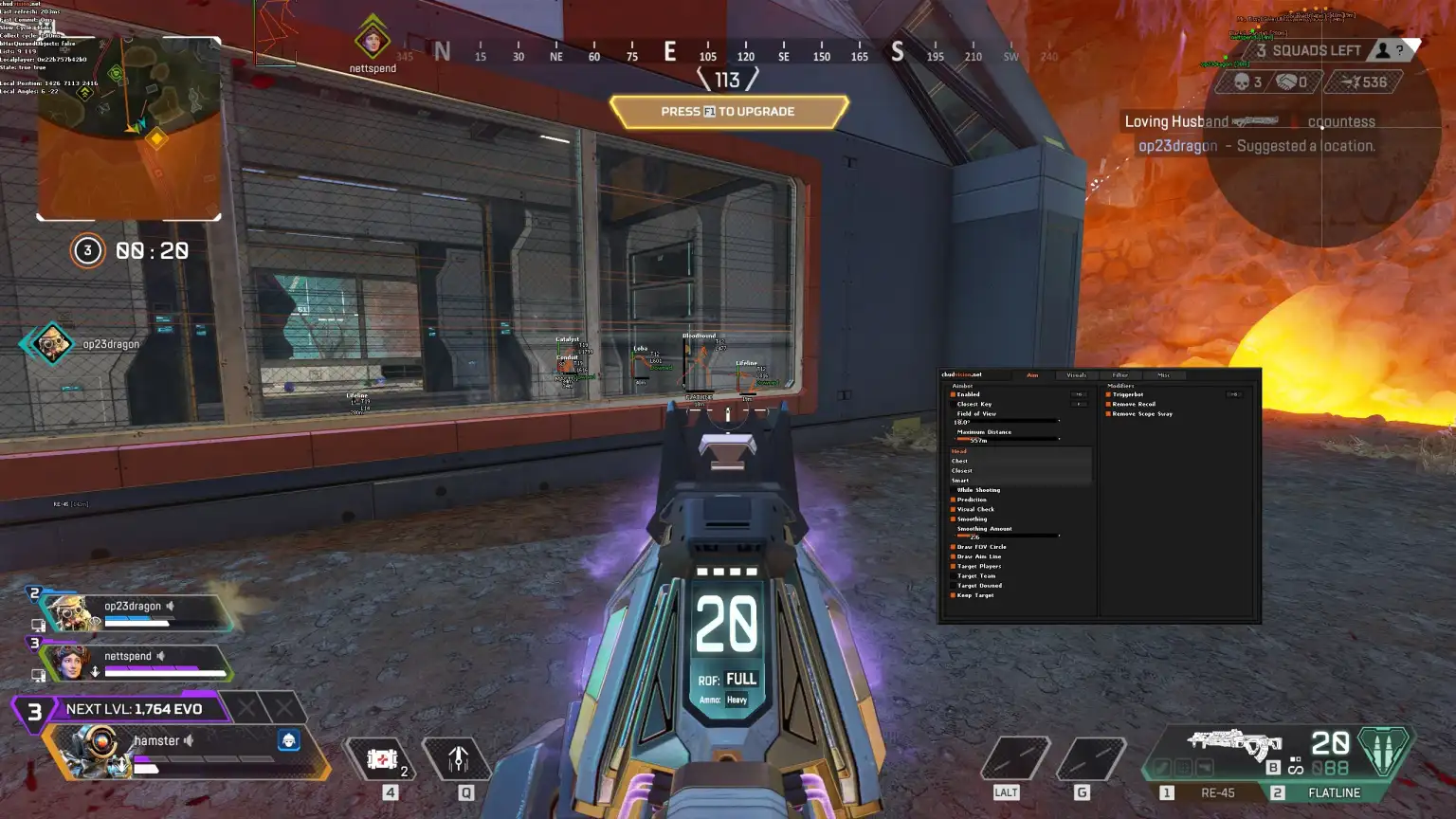
Task: Enable the Triggerbot modifier
Action: (1110, 394)
